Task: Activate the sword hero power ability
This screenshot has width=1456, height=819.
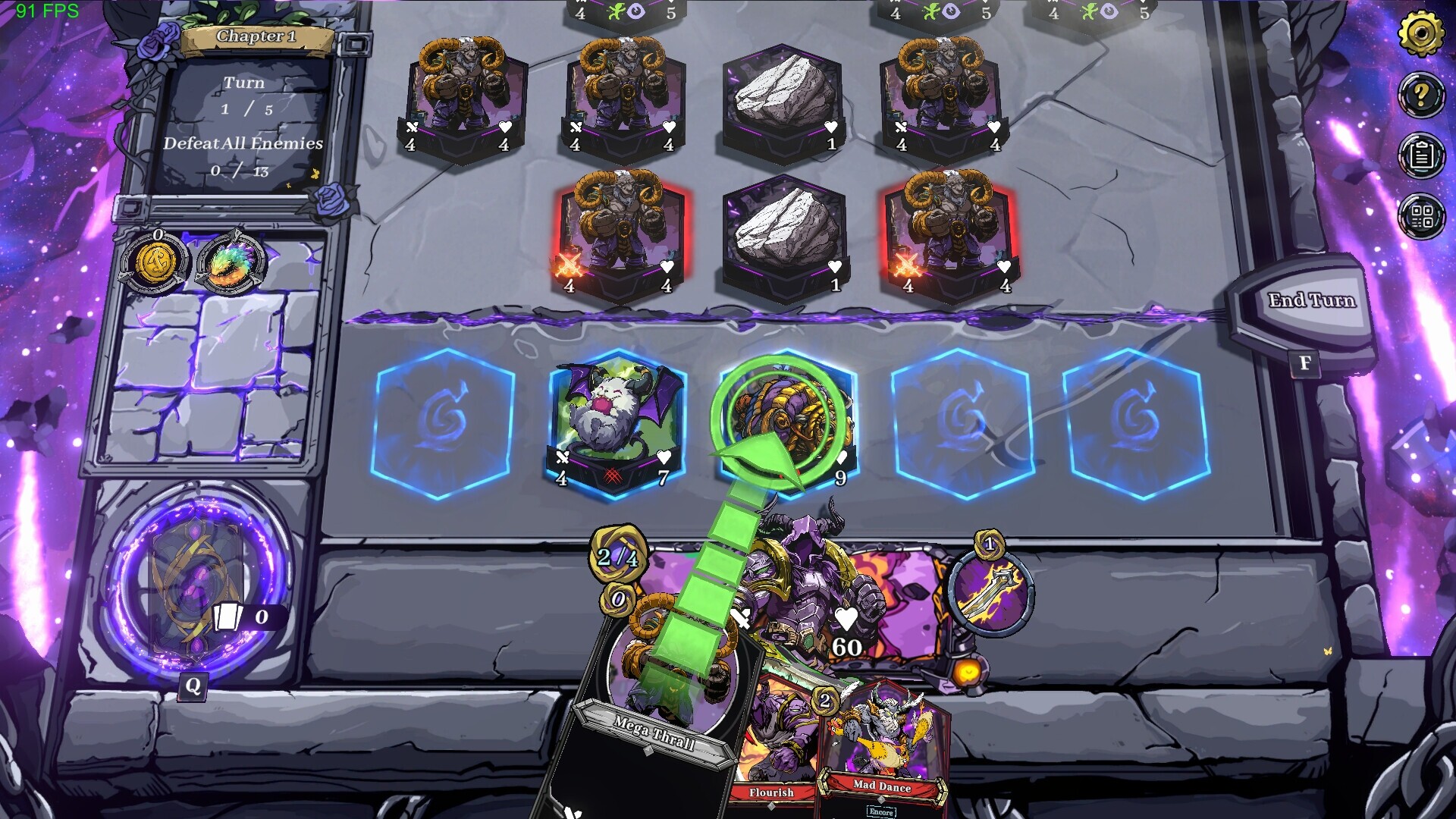Action: click(x=990, y=591)
